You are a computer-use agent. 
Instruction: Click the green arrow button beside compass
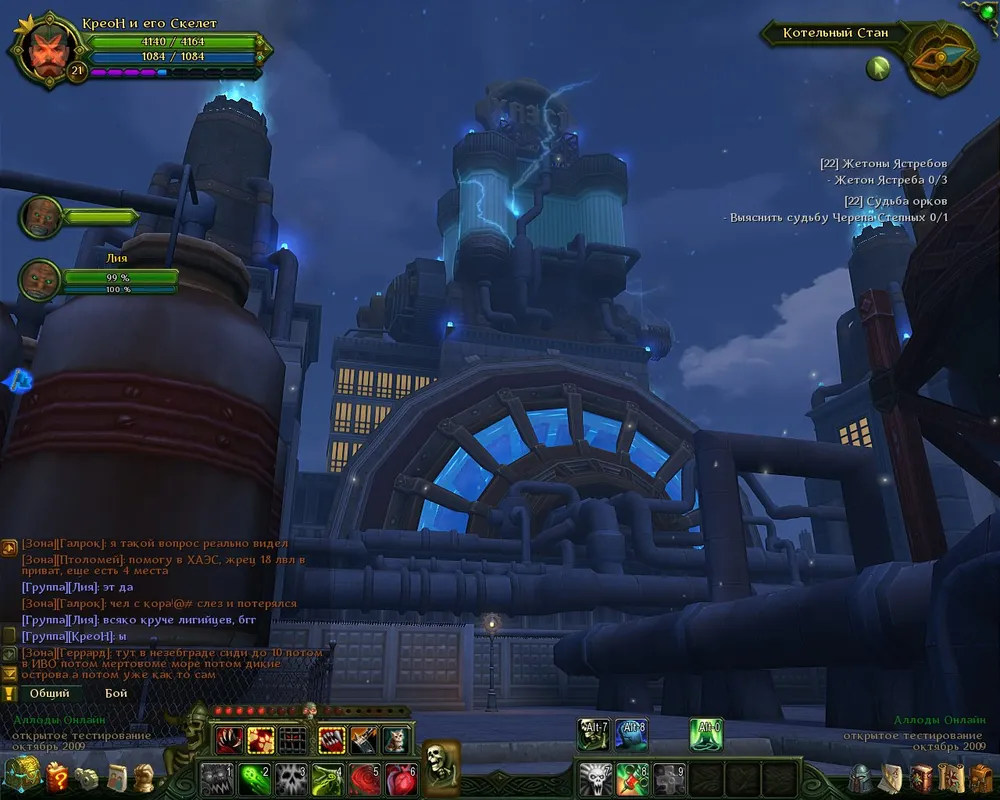878,68
